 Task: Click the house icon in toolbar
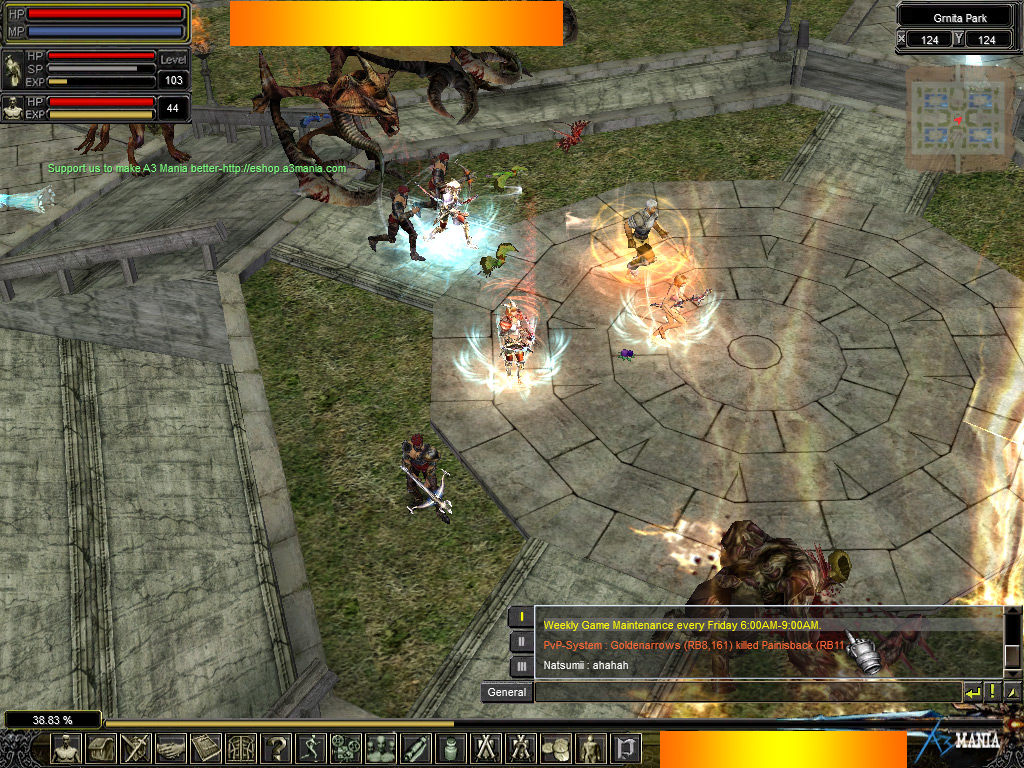tap(101, 748)
